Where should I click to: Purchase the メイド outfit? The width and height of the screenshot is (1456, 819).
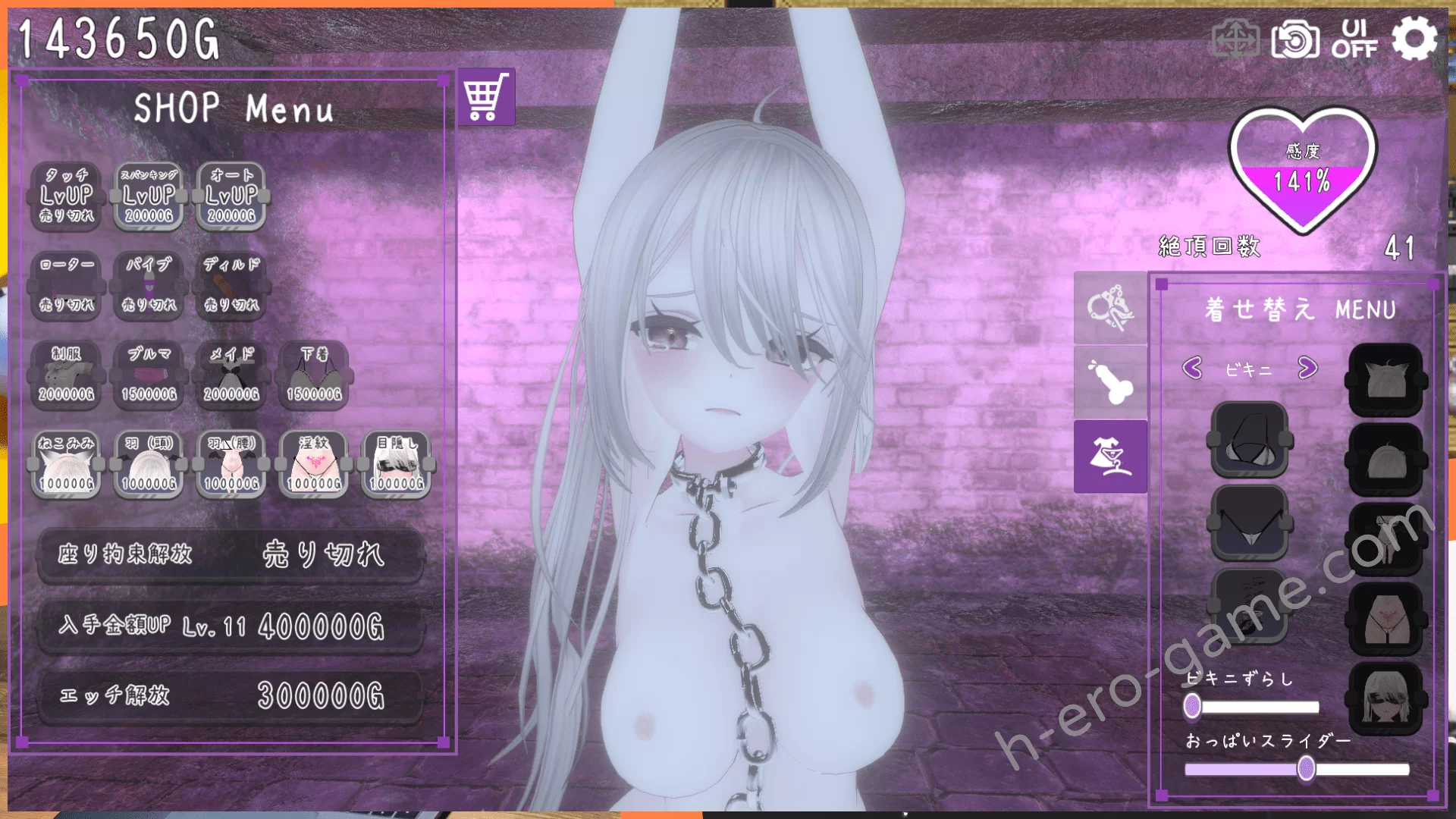pos(231,375)
